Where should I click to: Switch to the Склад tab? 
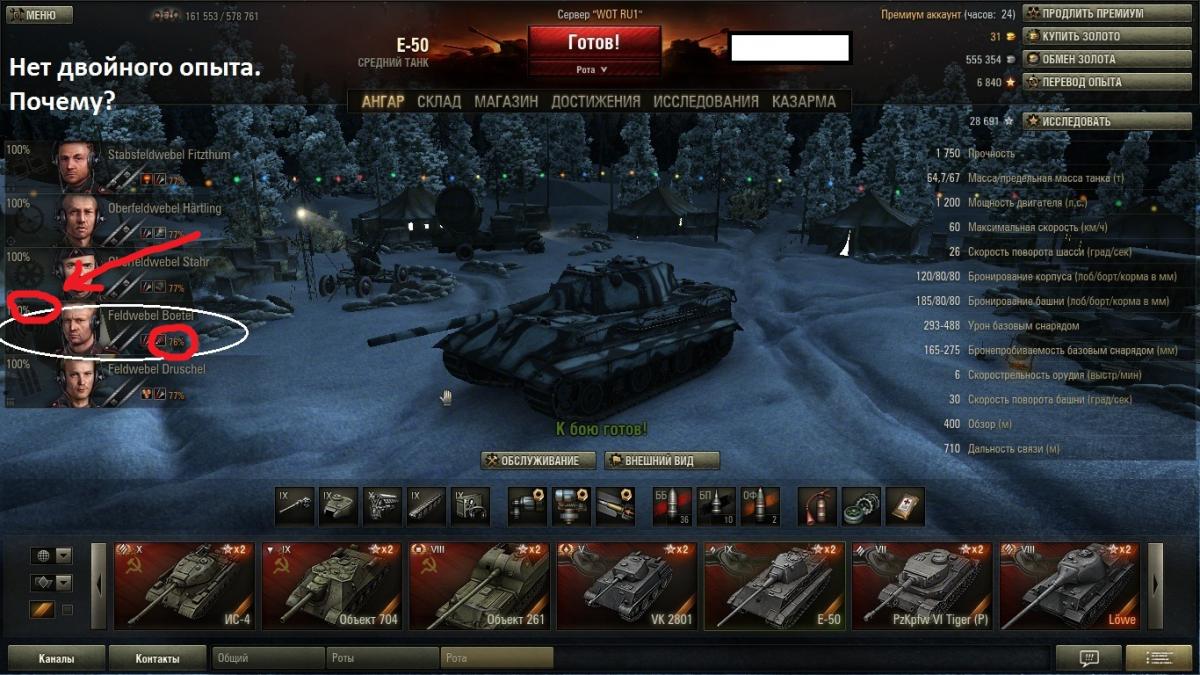pyautogui.click(x=439, y=101)
